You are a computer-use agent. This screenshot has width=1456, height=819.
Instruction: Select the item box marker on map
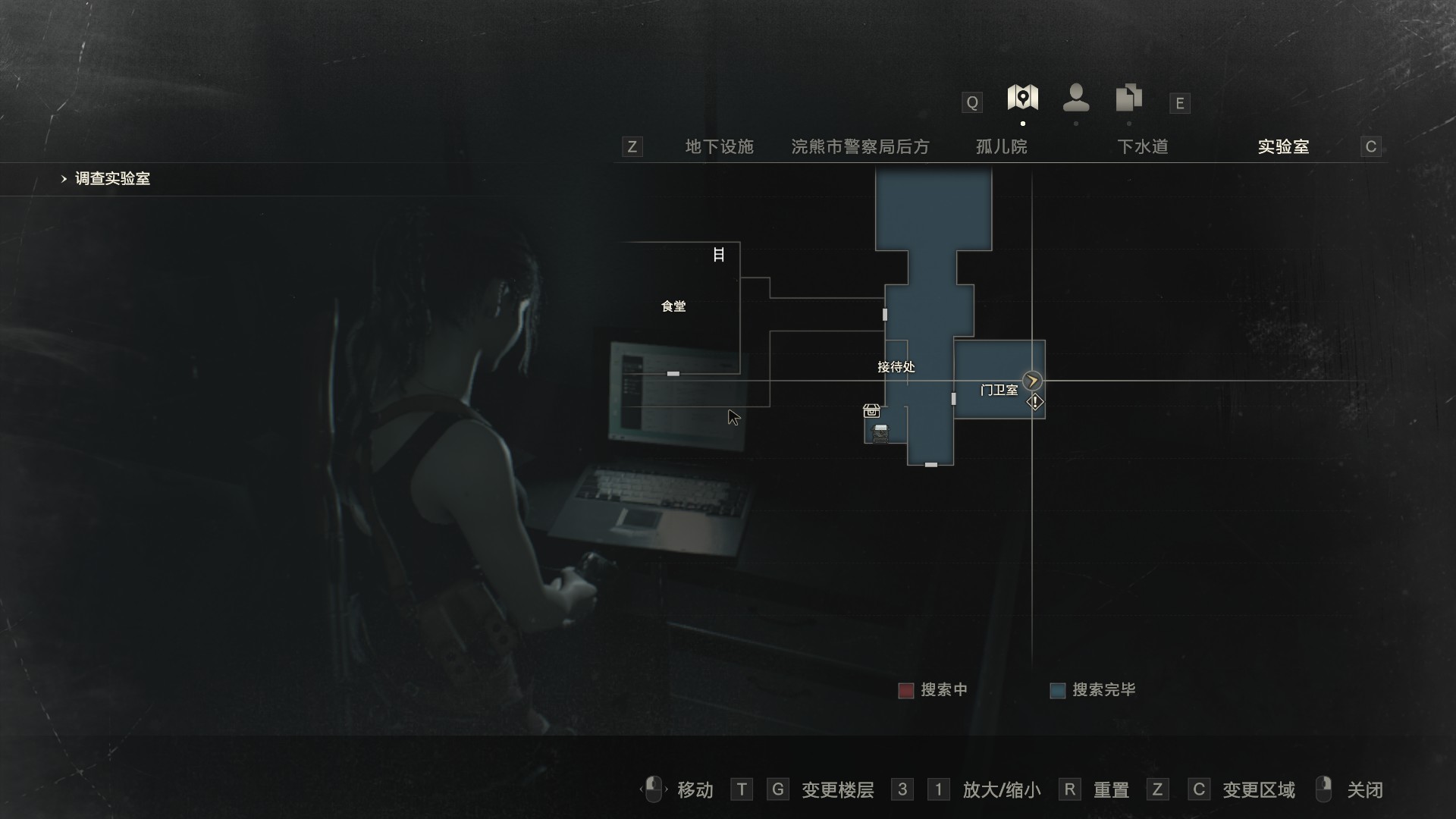point(871,411)
